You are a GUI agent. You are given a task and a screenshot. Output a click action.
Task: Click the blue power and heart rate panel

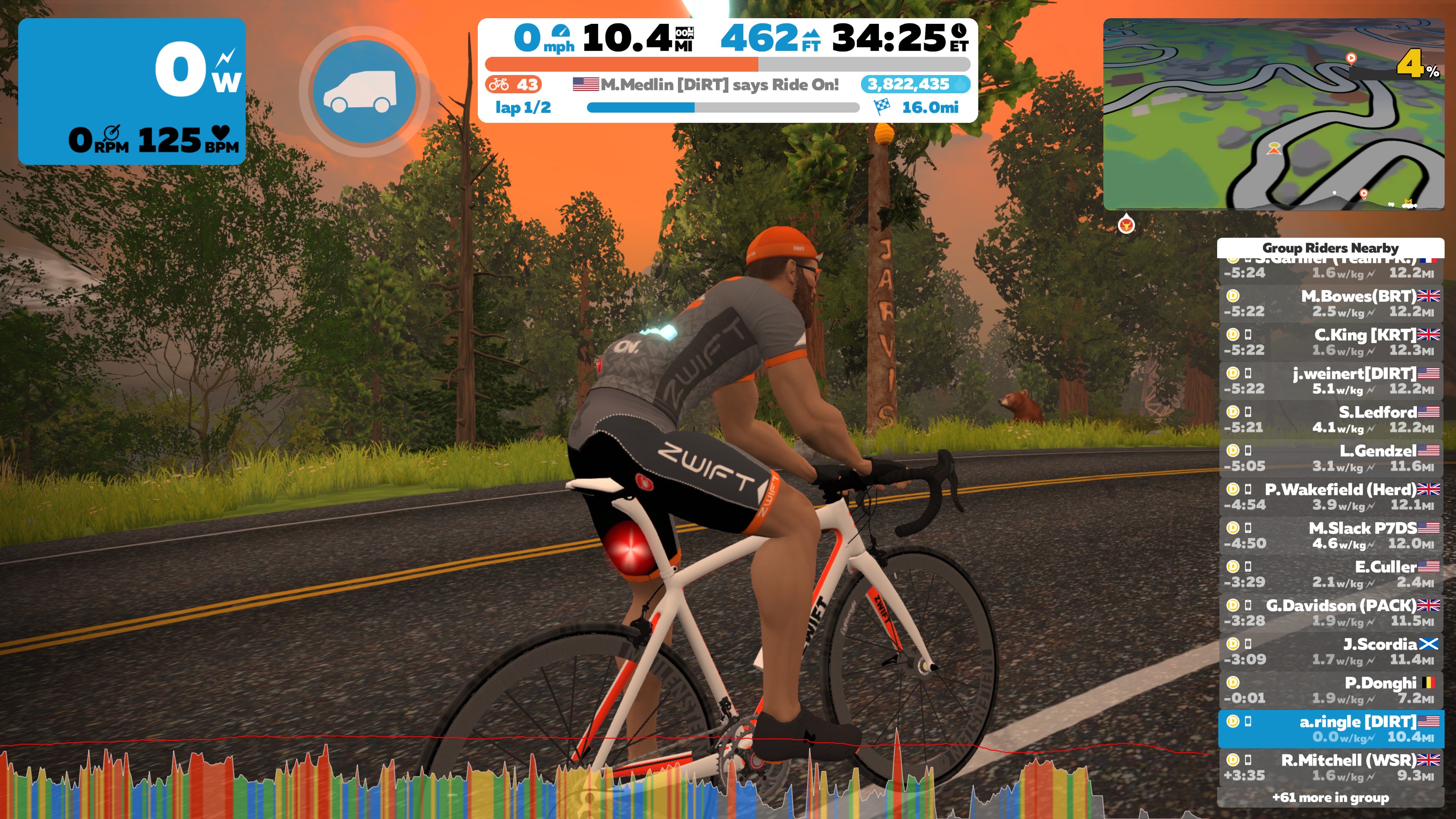(x=132, y=91)
